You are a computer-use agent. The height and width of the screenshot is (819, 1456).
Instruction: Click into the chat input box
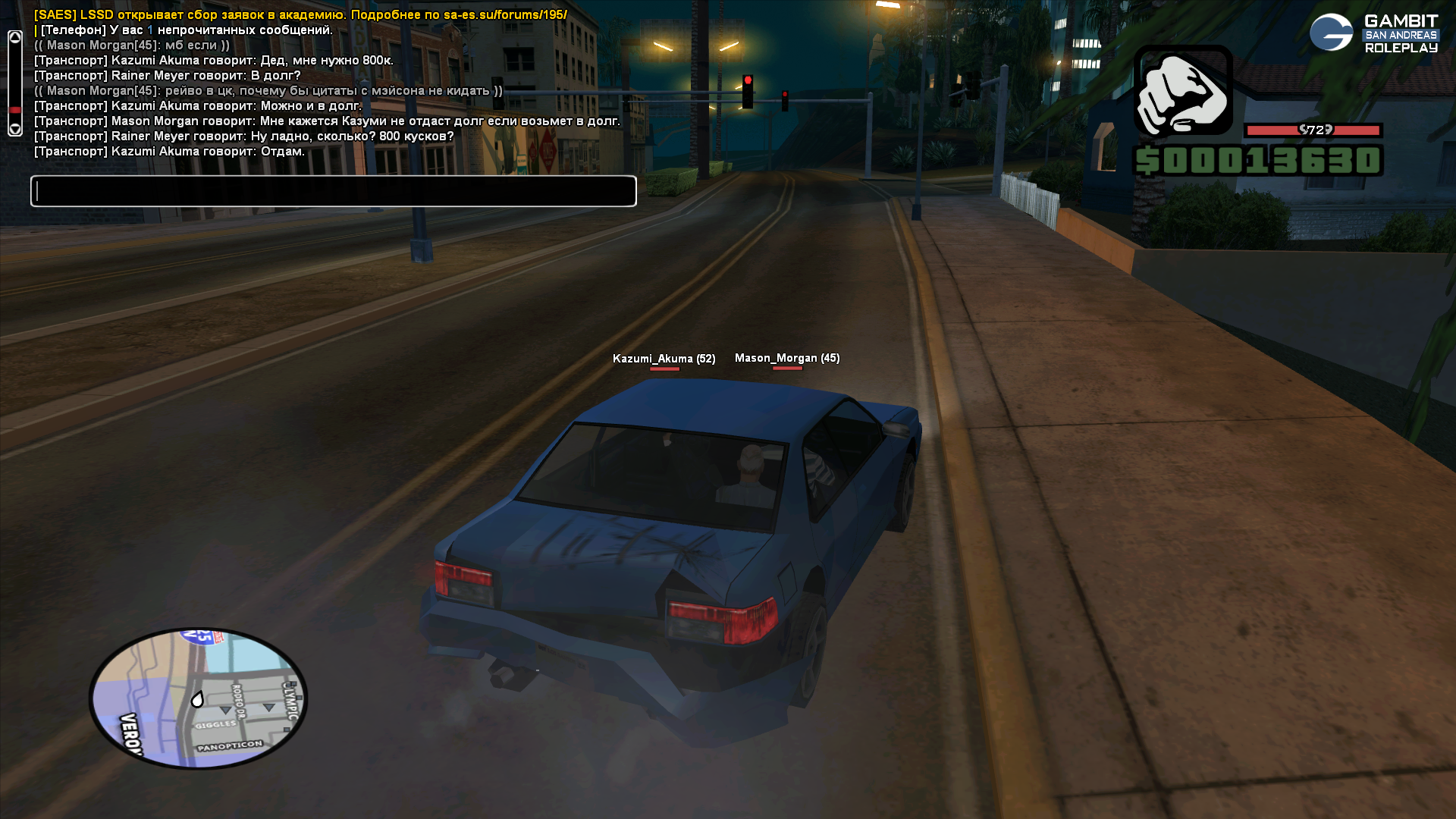click(x=334, y=191)
